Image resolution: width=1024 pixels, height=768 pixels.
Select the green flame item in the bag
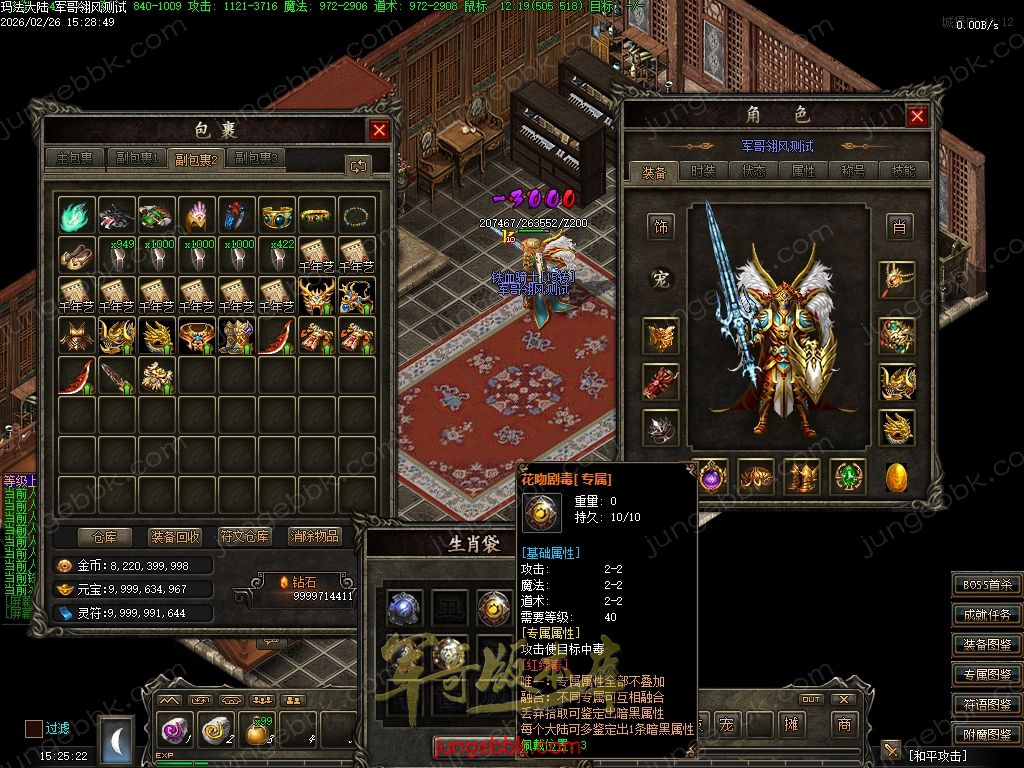pos(76,215)
